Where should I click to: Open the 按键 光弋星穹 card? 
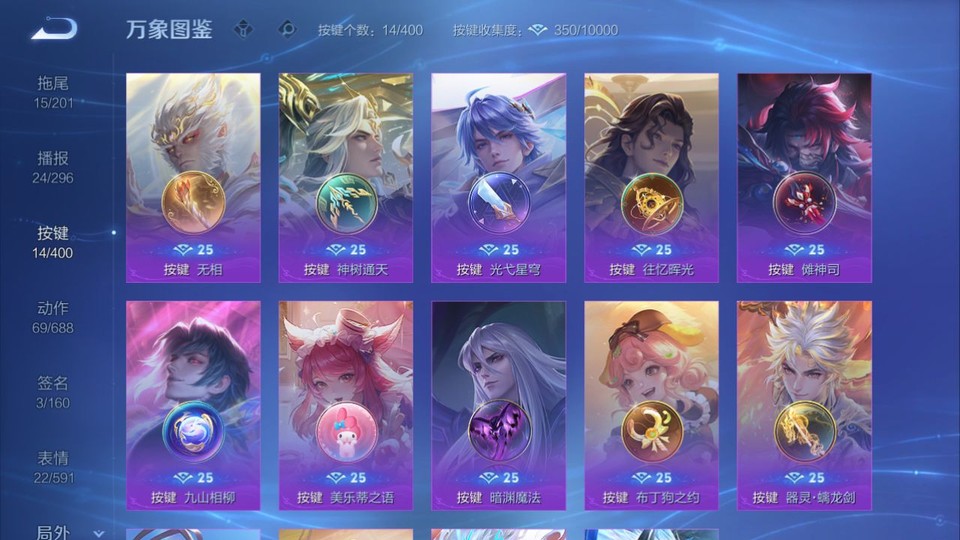pos(498,177)
